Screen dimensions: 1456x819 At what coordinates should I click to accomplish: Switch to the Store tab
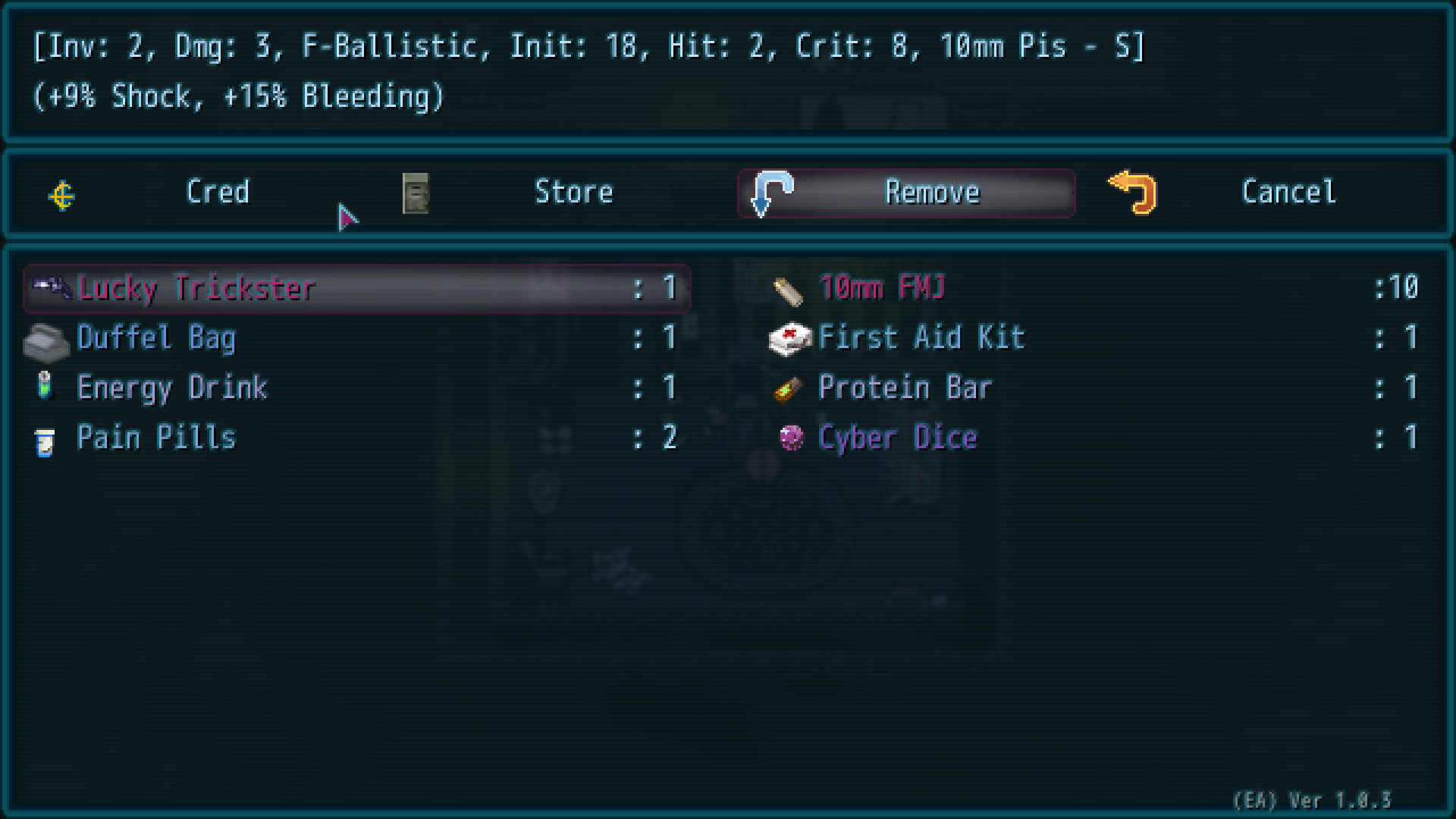[575, 193]
